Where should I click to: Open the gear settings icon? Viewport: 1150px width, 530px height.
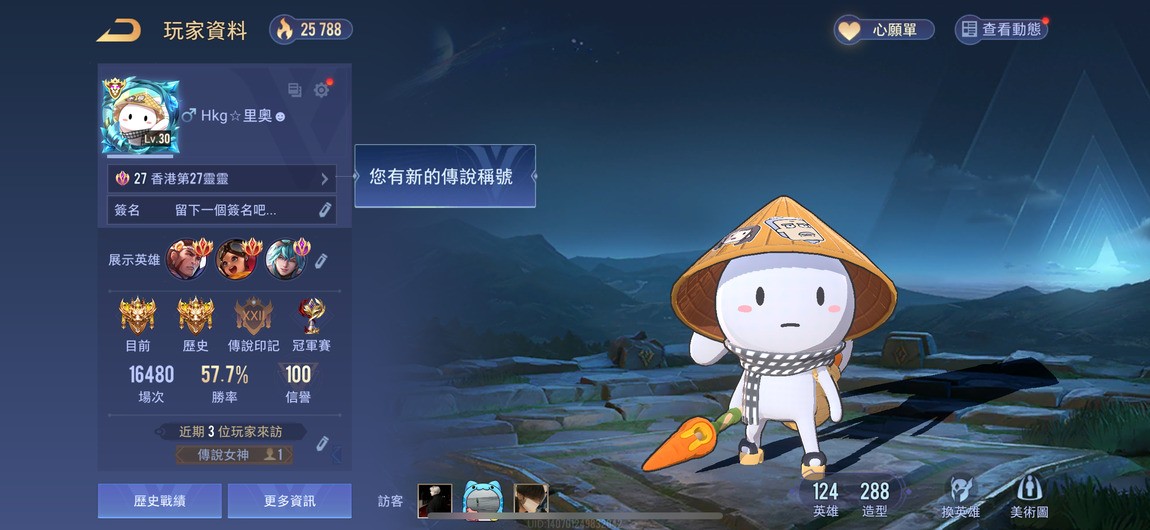tap(321, 90)
